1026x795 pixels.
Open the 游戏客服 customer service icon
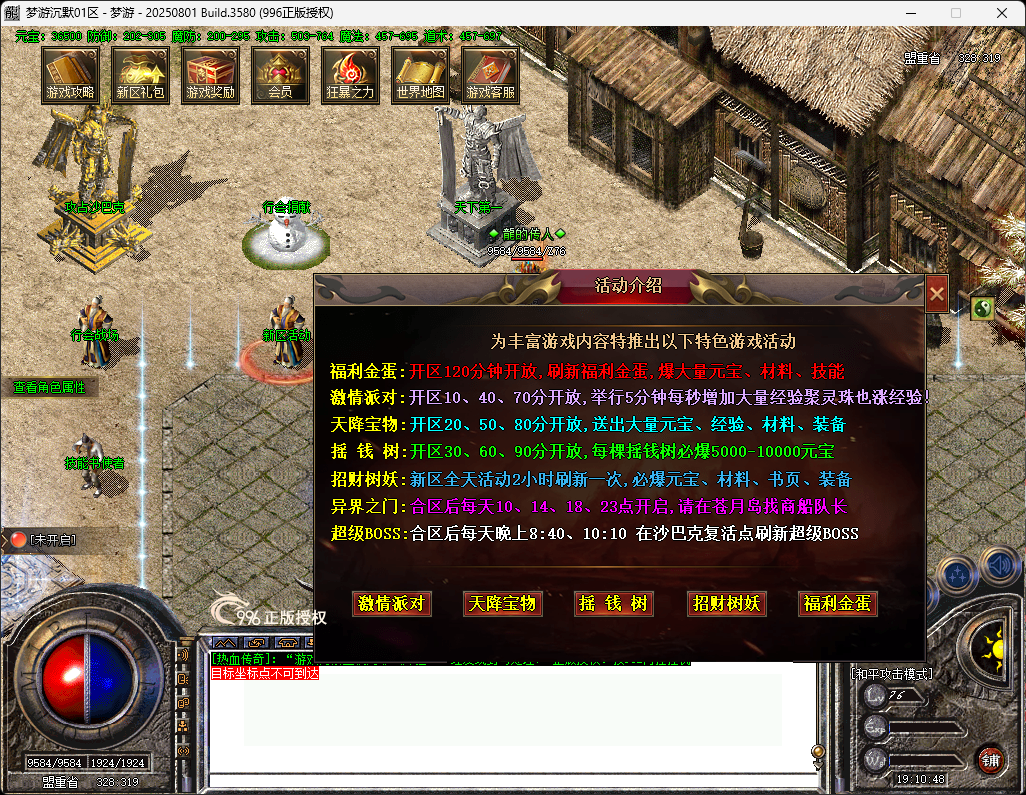pyautogui.click(x=490, y=74)
